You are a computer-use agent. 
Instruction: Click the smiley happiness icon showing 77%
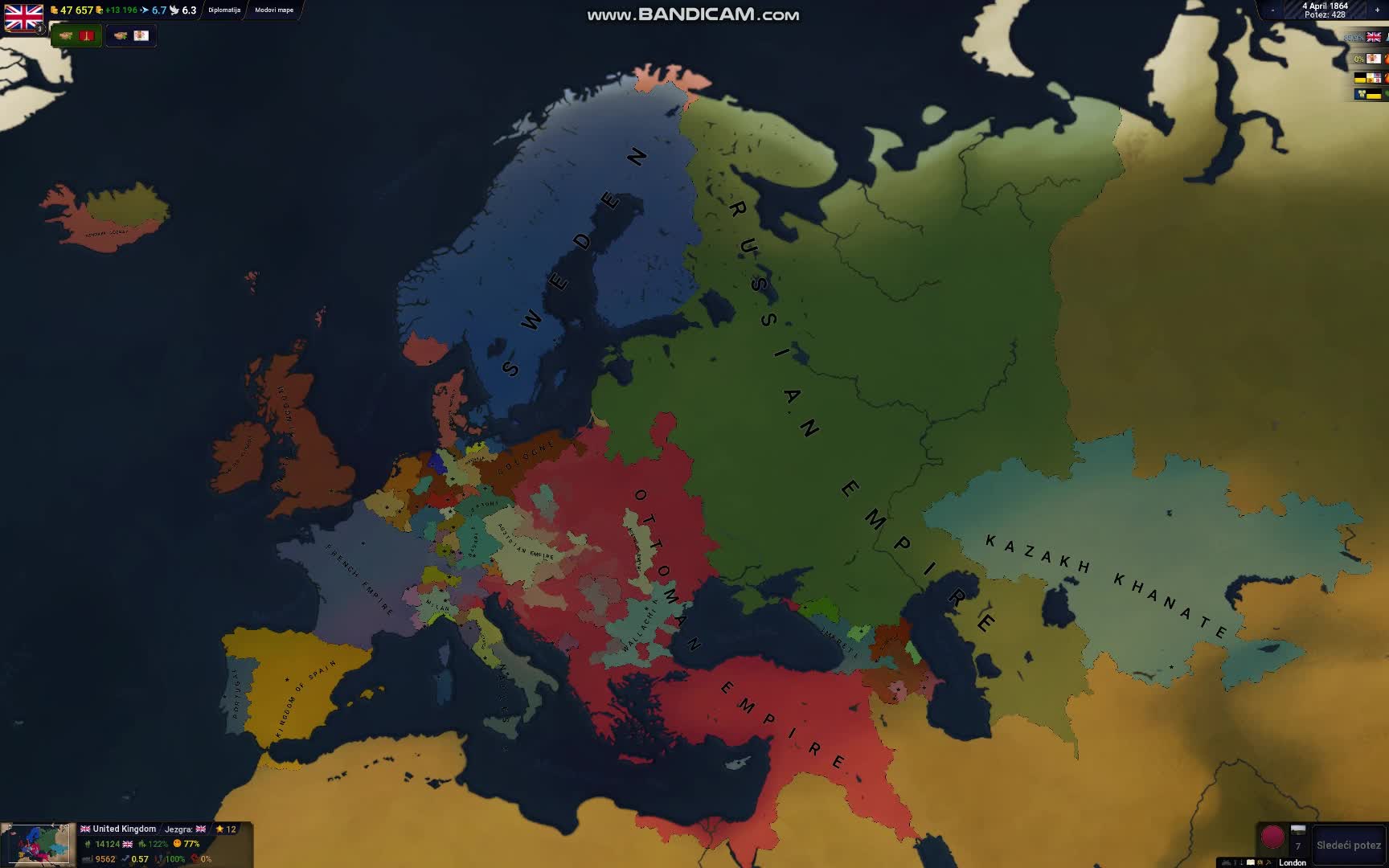[177, 844]
